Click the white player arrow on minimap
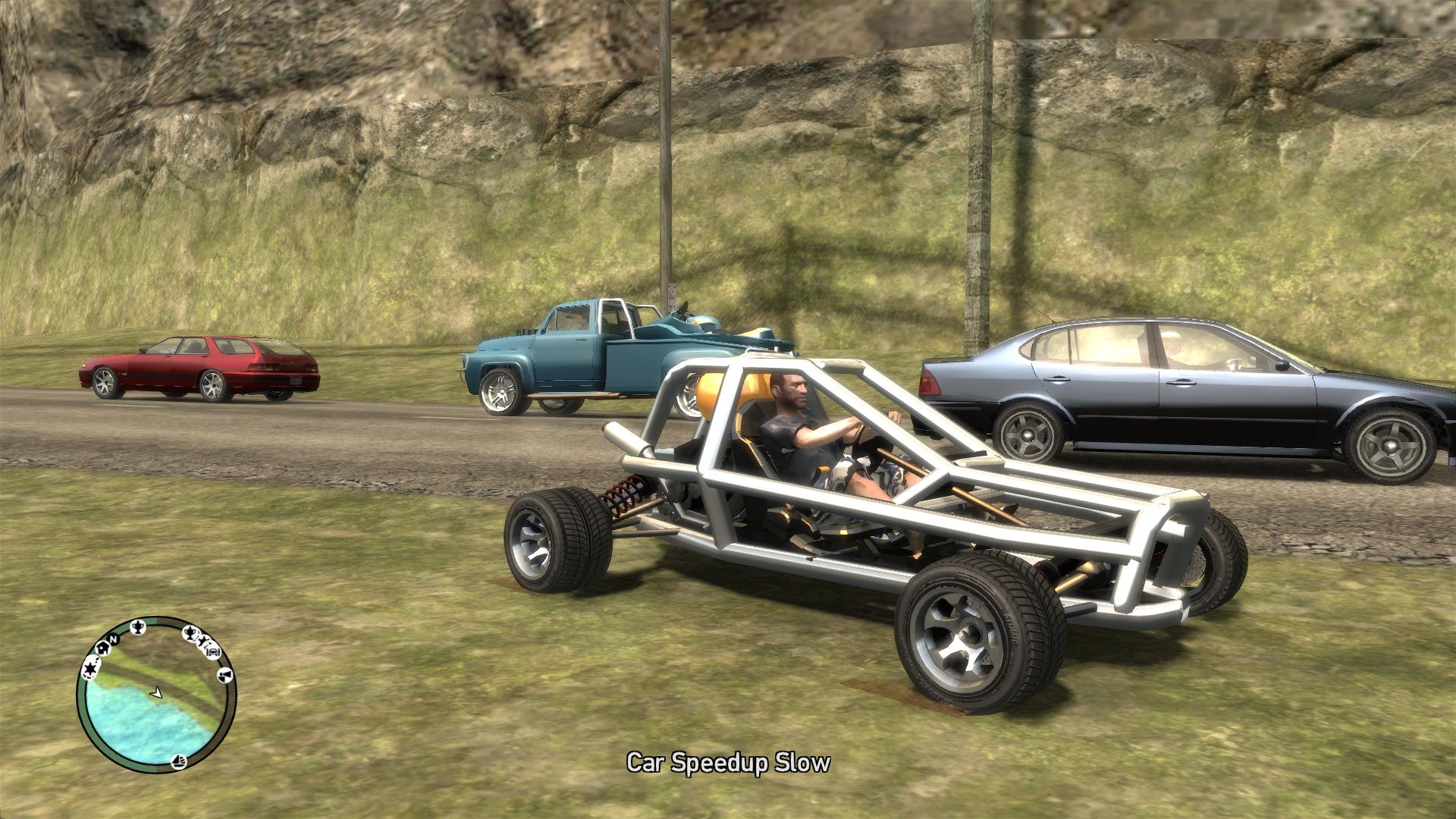This screenshot has width=1456, height=819. point(156,692)
